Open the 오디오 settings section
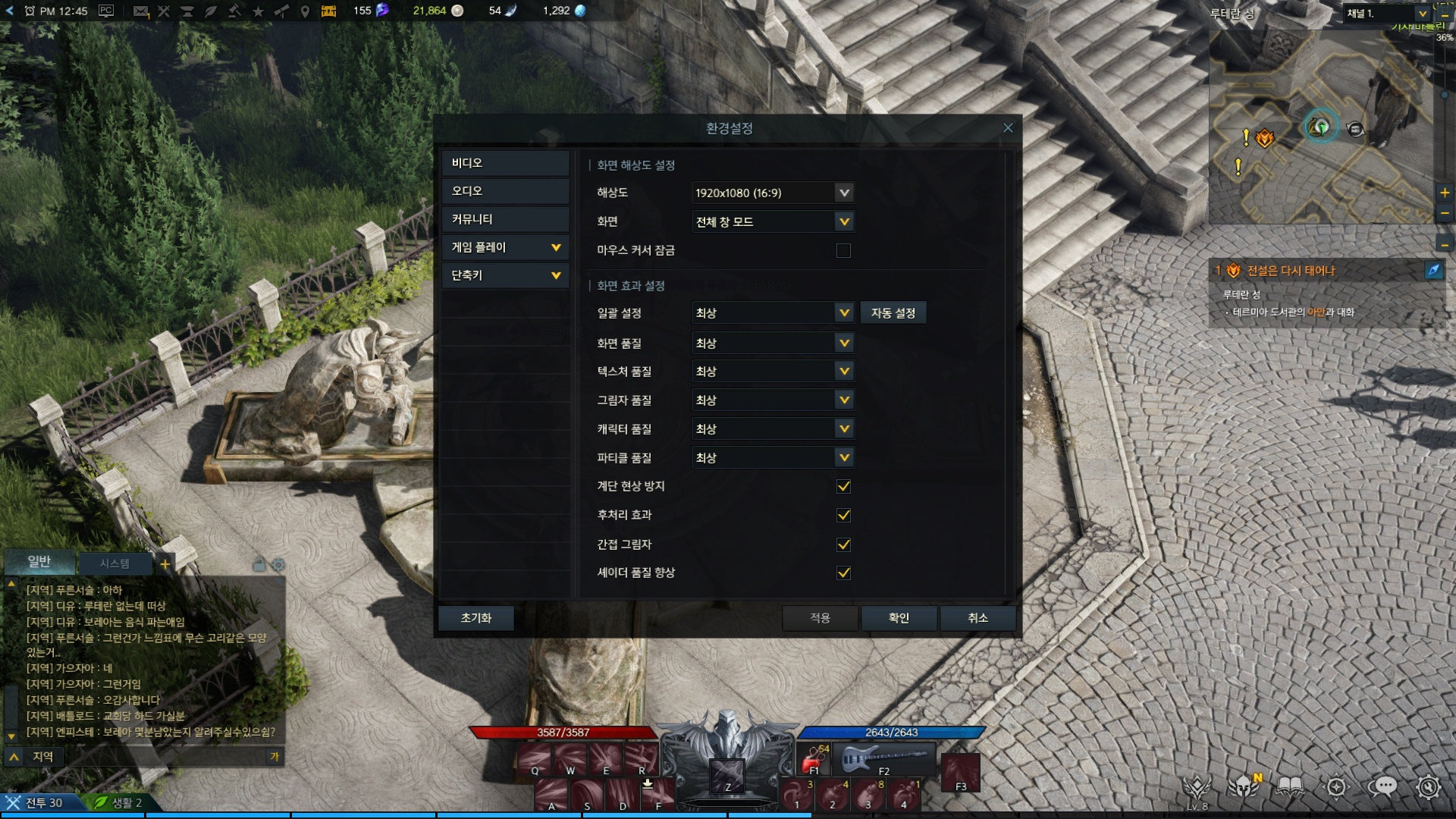Screen dimensions: 1456x819 click(505, 191)
